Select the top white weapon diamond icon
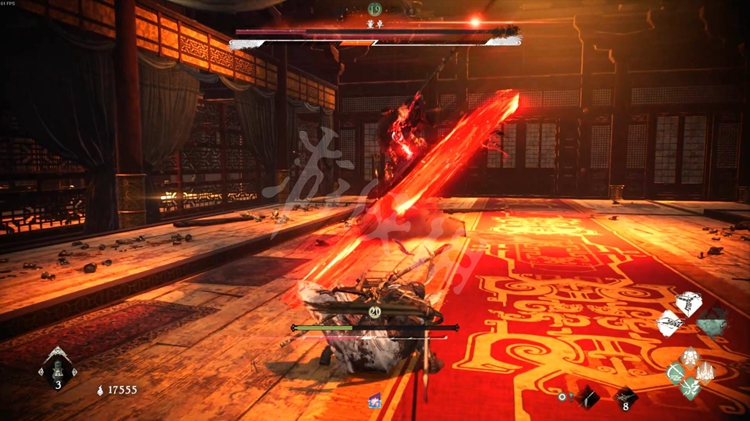 coord(689,304)
